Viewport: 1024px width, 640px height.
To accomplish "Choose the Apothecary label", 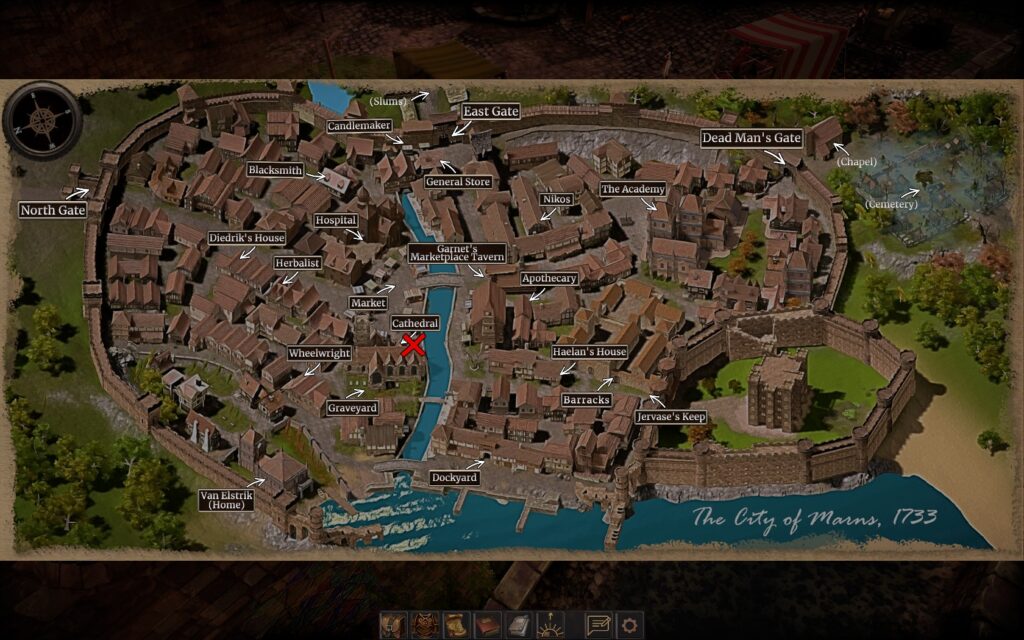I will point(549,278).
